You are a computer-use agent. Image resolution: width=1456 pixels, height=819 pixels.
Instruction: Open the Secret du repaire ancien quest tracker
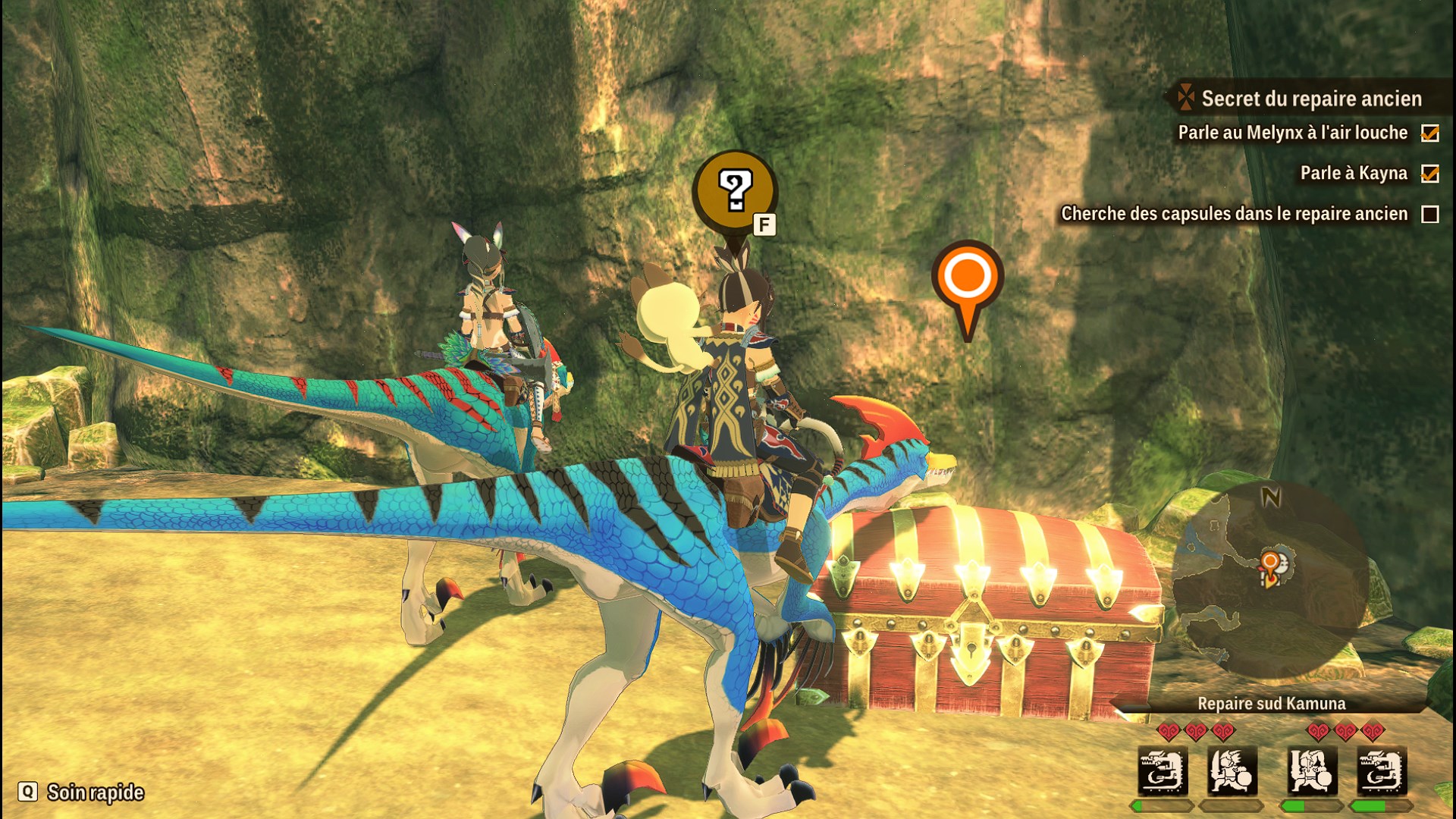(x=1310, y=99)
